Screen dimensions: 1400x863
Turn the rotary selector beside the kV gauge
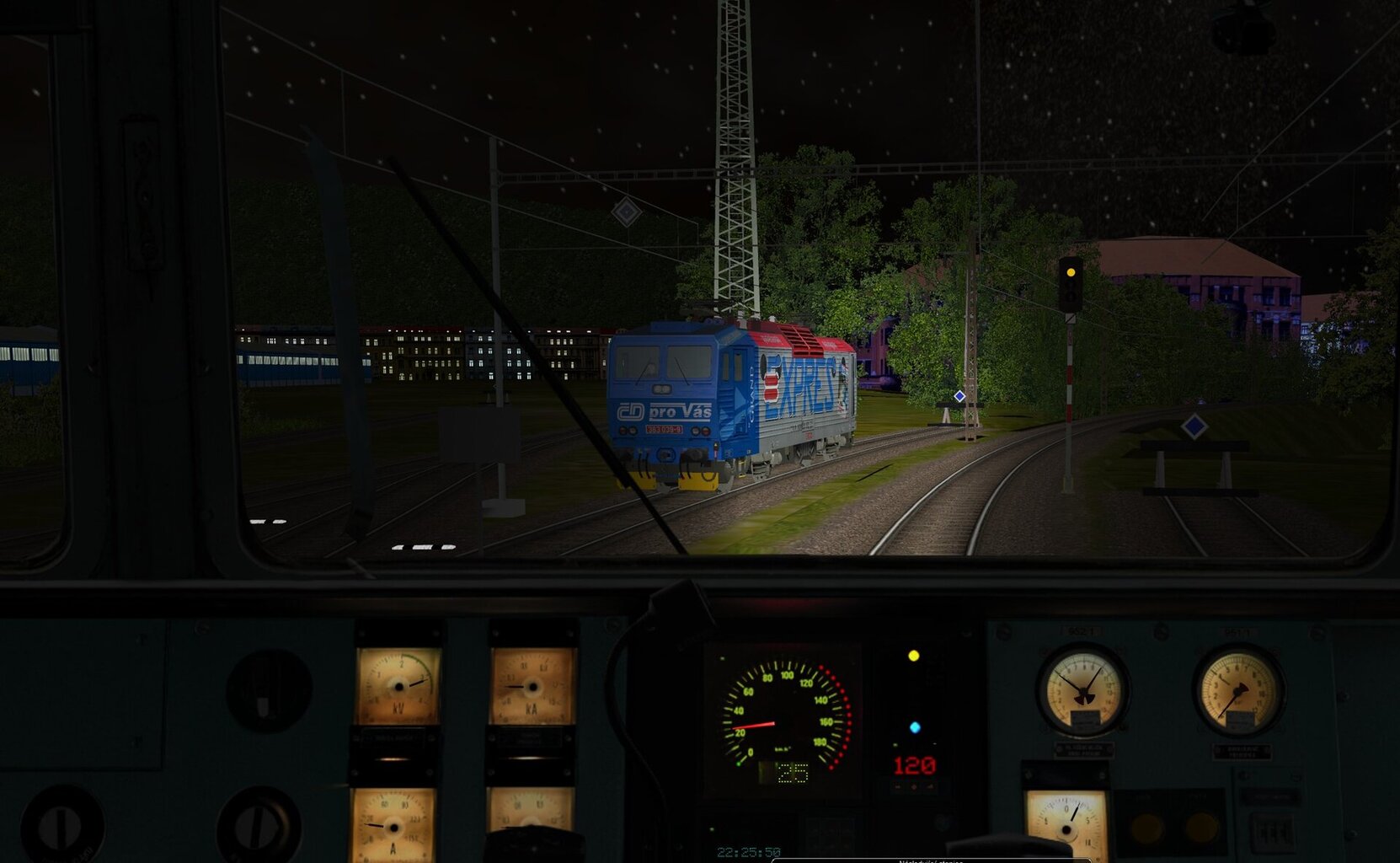tap(269, 691)
